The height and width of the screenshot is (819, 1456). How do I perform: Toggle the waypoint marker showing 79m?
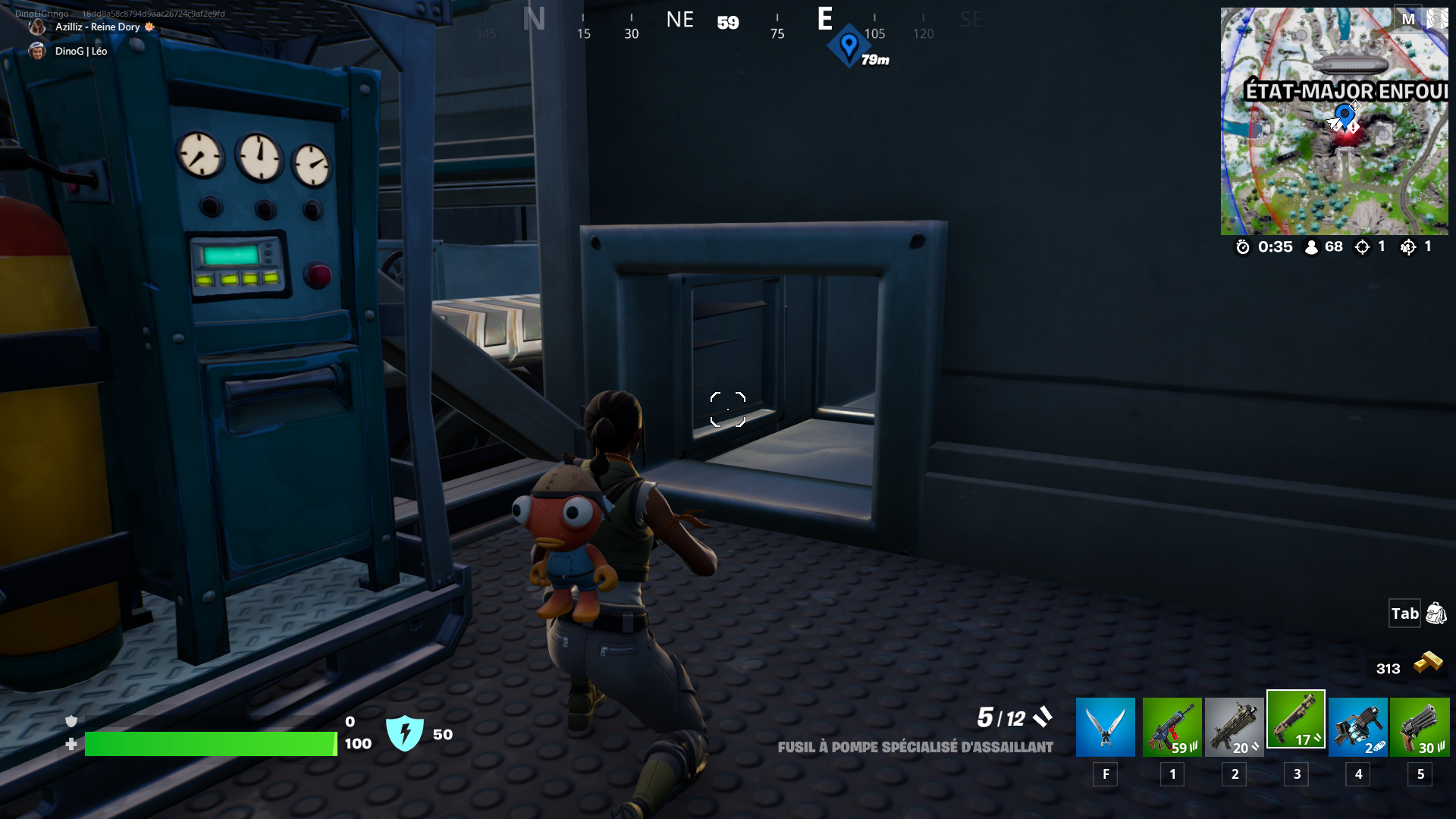(x=849, y=47)
